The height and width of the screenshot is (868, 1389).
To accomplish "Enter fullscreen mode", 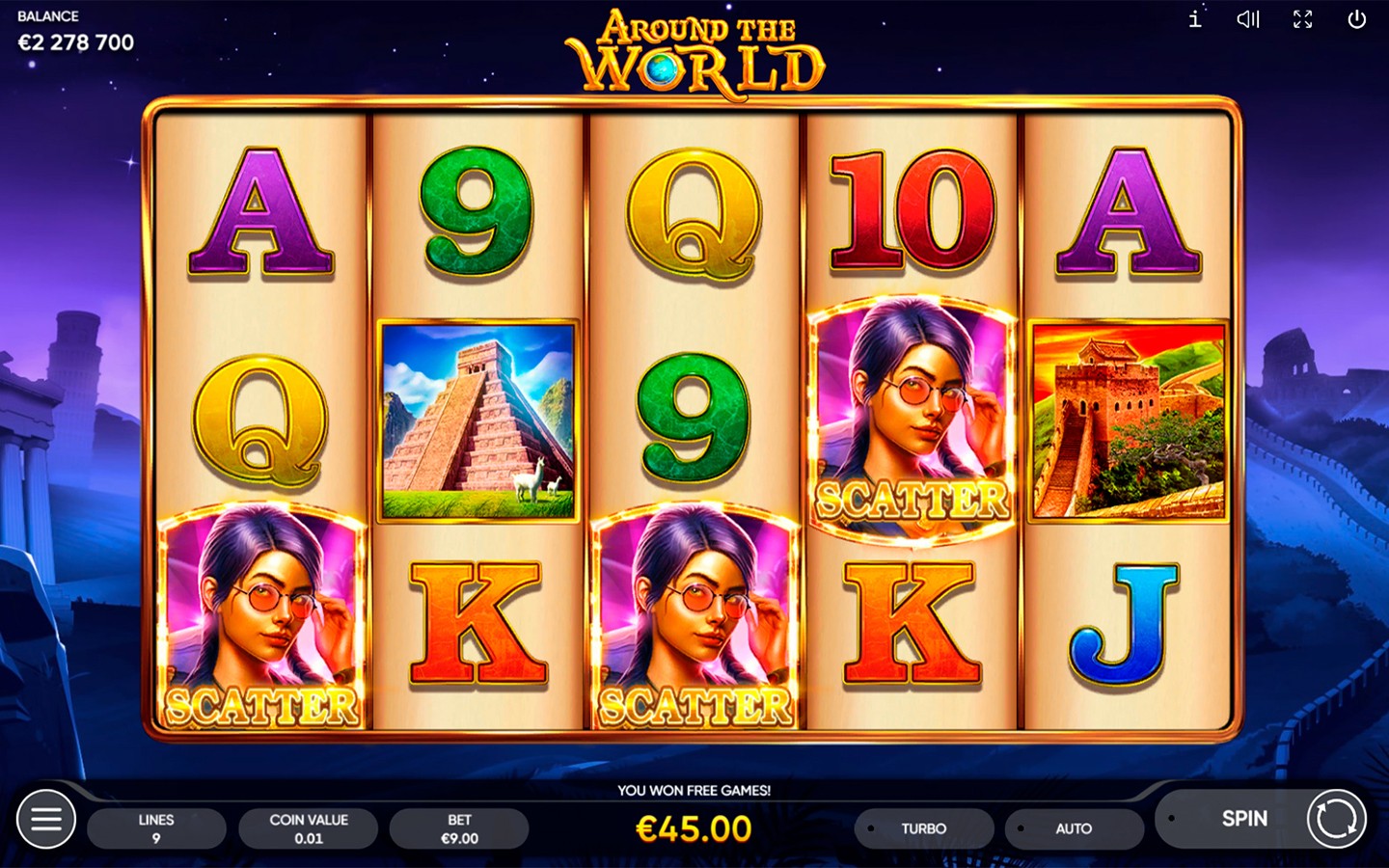I will [1302, 19].
